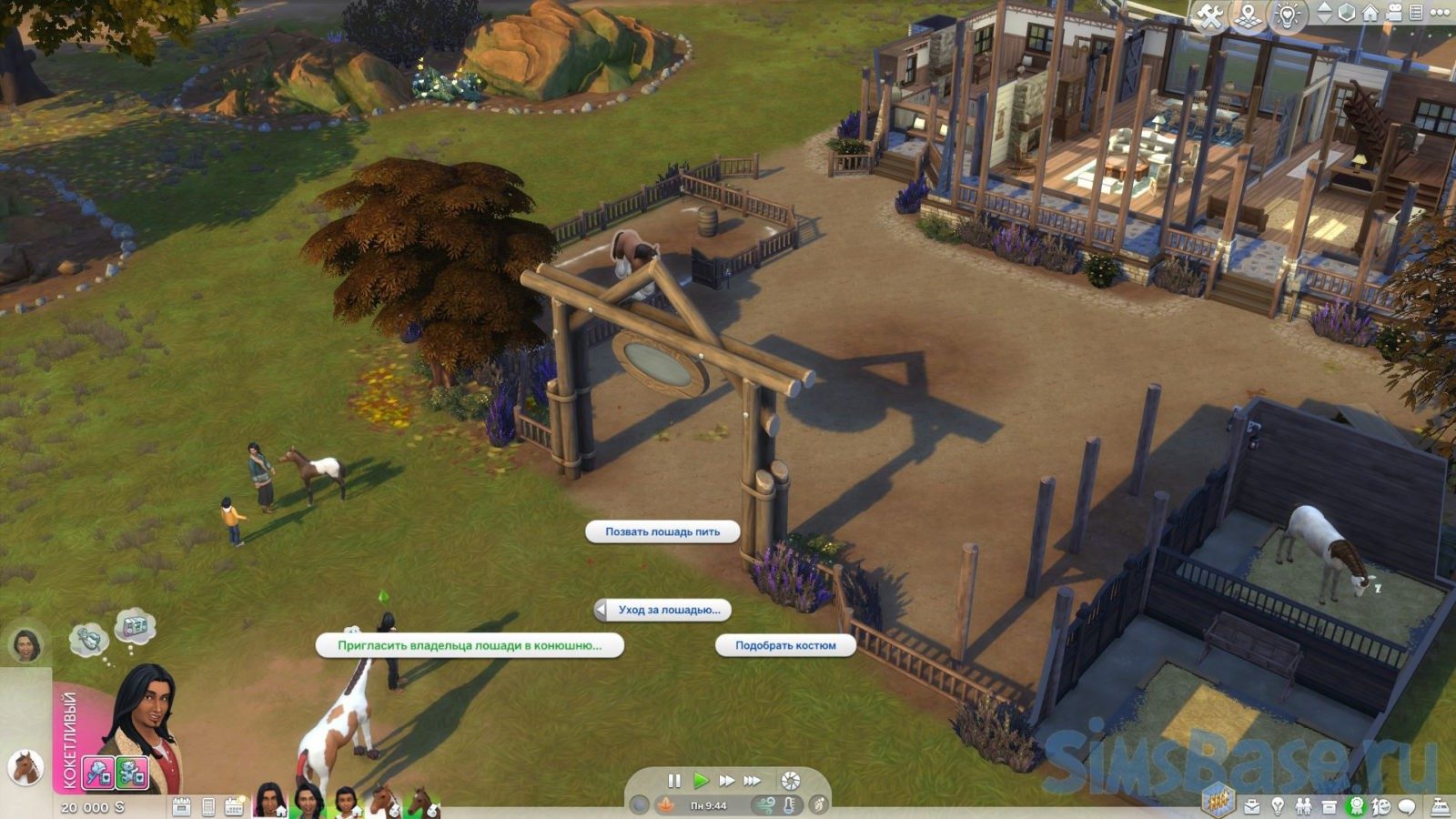
Task: Choose 'Позвать лошадь пить' interaction
Action: pyautogui.click(x=662, y=531)
